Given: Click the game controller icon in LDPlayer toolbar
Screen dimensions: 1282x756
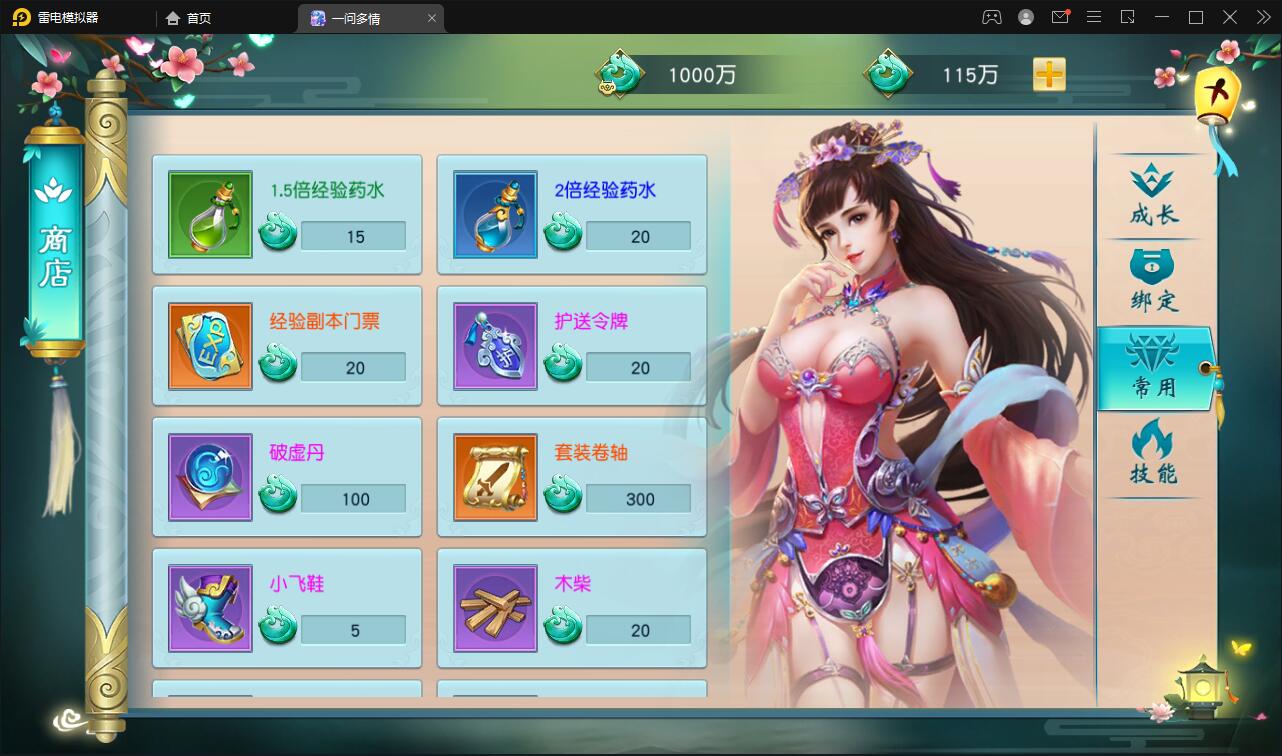Looking at the screenshot, I should 993,17.
